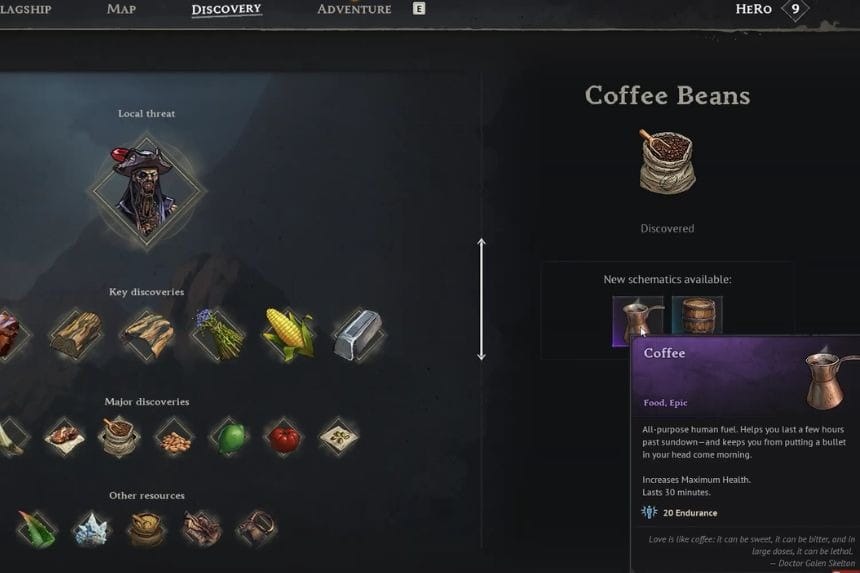Screen dimensions: 860x573
Task: Pick the red tomato major discovery
Action: tap(284, 437)
